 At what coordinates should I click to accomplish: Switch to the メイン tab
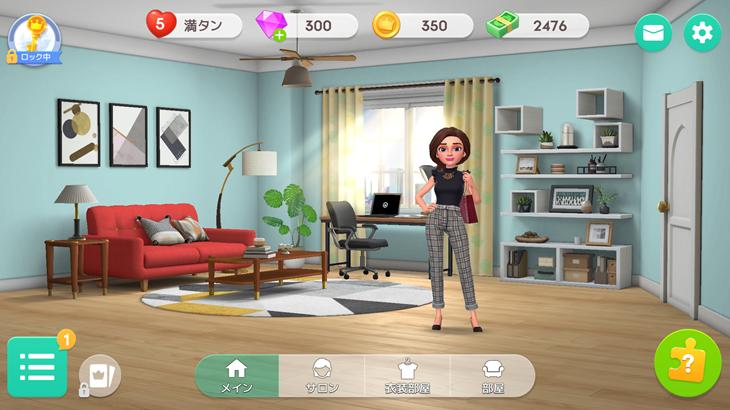tap(237, 376)
